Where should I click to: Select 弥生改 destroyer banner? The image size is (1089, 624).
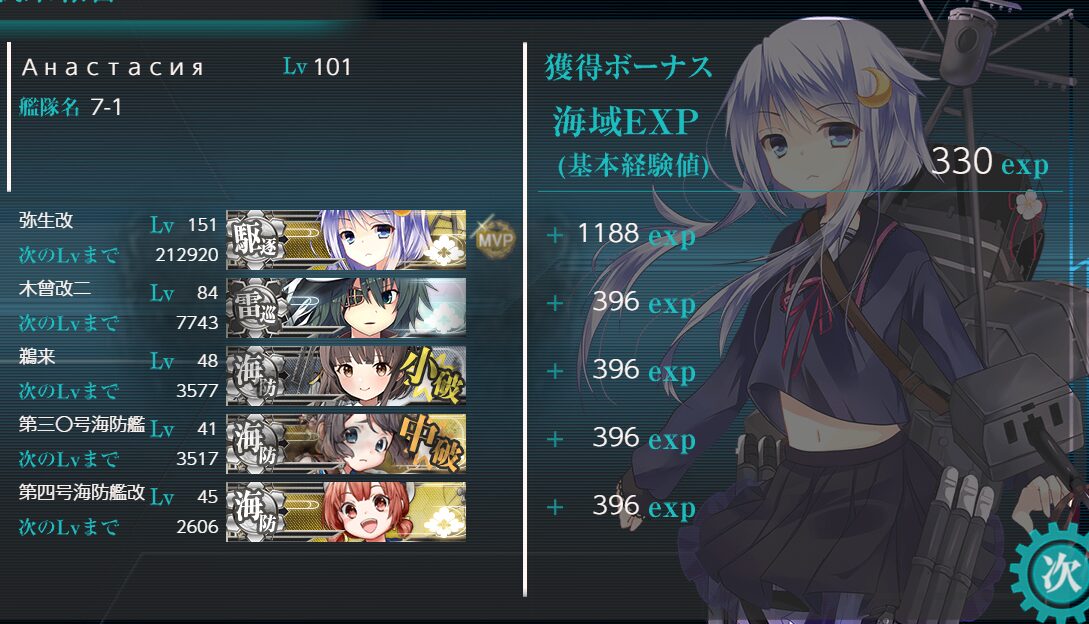(x=346, y=240)
